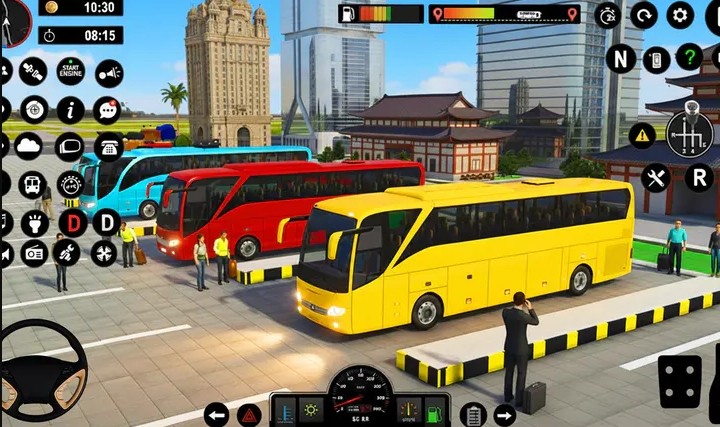Turn on the flashlight icon

coord(34,222)
